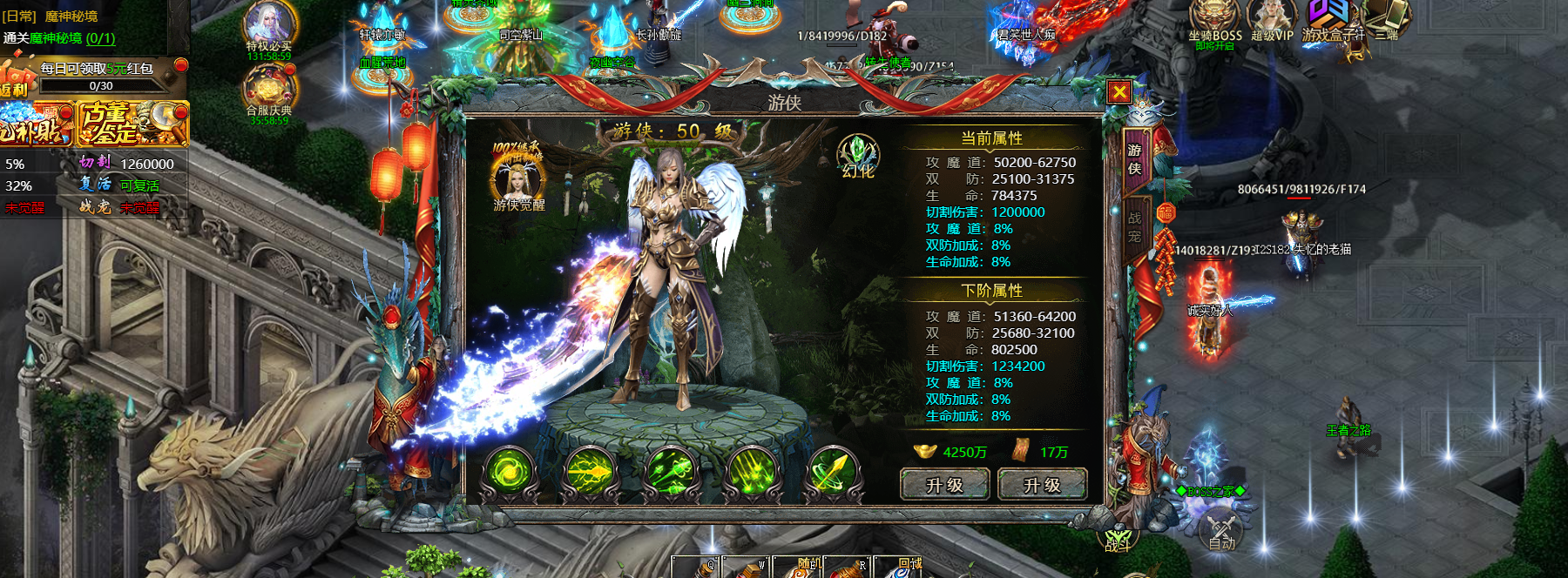Viewport: 1568px width, 578px height.
Task: Select the arrow rain skill icon
Action: coord(752,474)
